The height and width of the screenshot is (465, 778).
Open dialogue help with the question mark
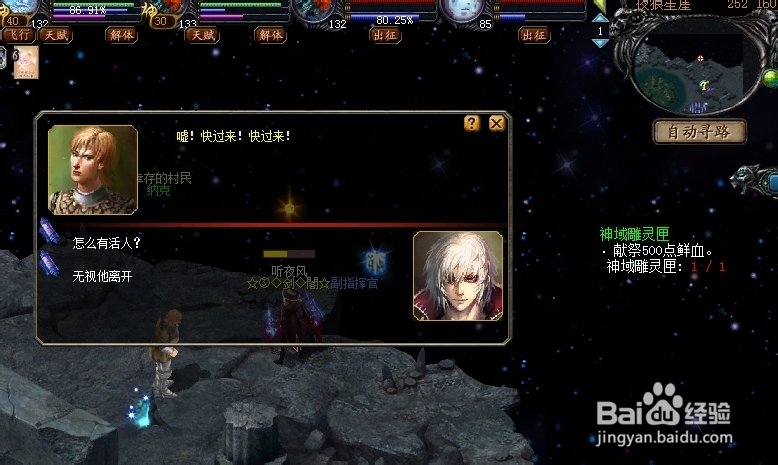472,123
